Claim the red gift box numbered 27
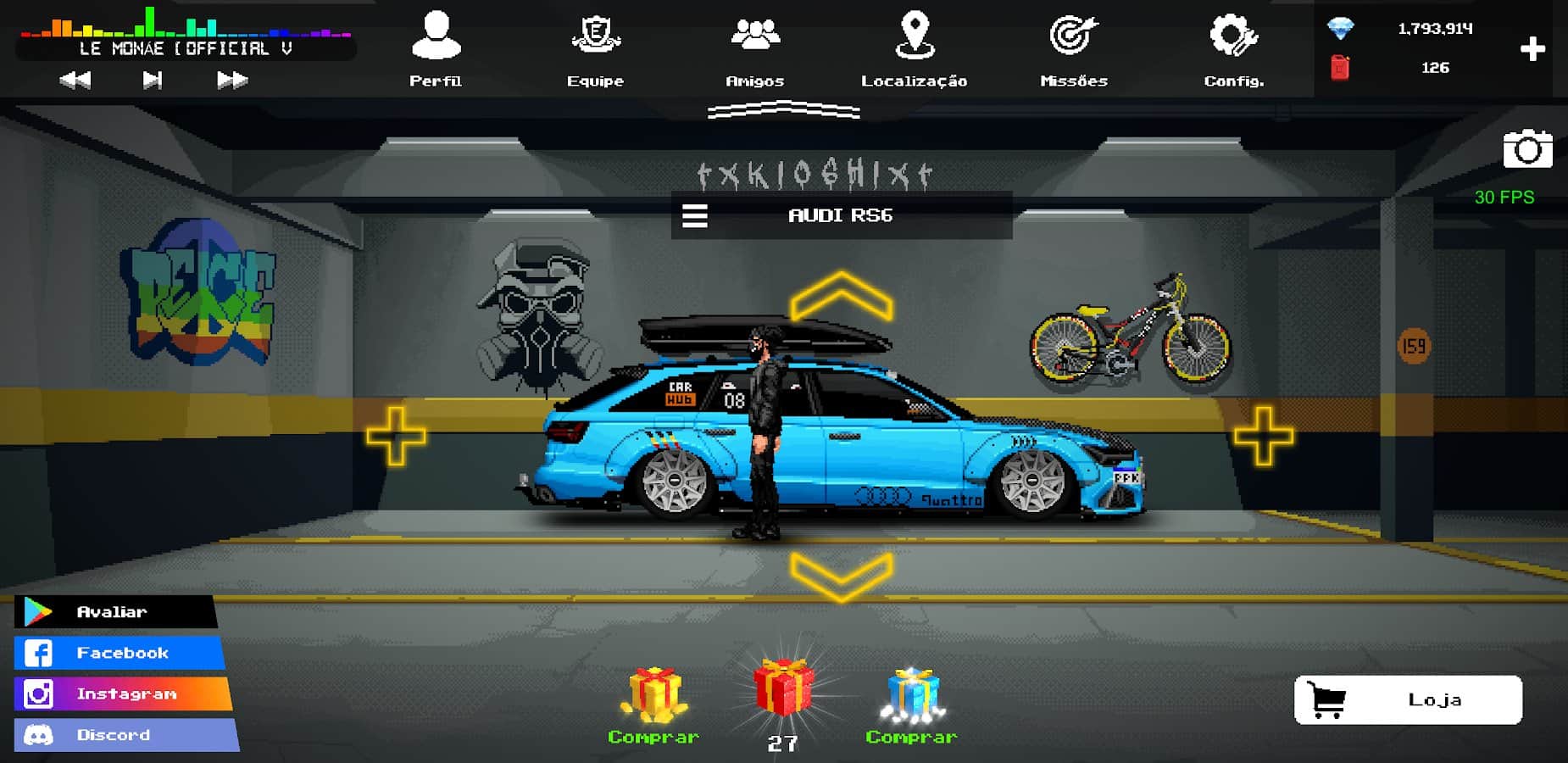The image size is (1568, 763). (x=783, y=691)
